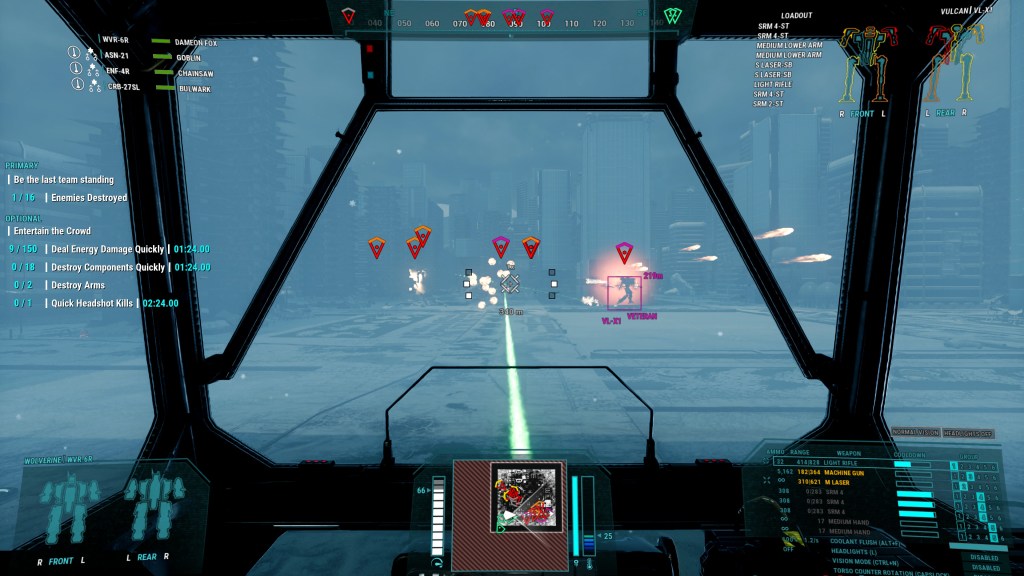Click the VL-X1 Veteran target box

coord(624,293)
